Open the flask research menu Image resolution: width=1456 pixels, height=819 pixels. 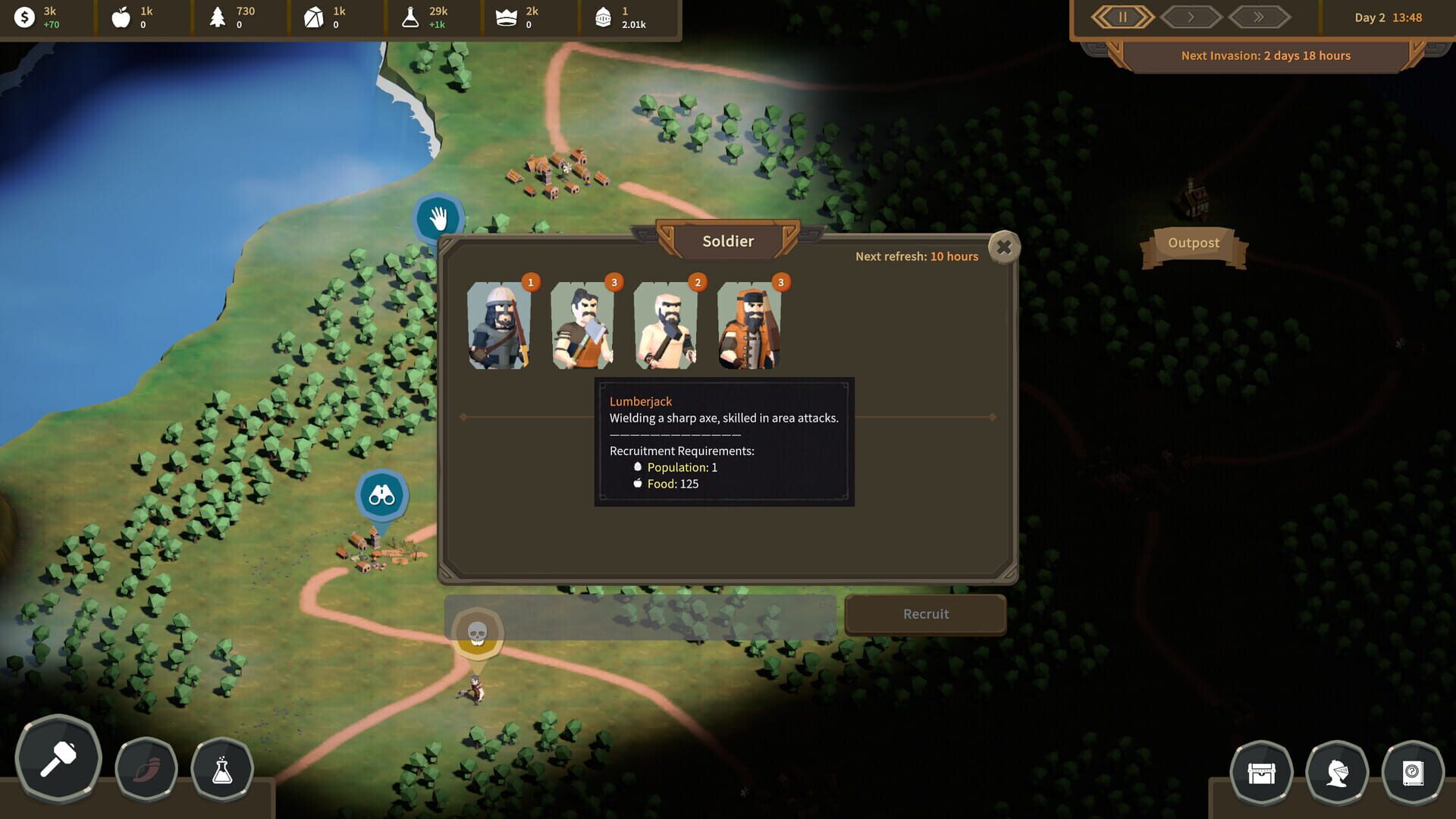tap(222, 770)
